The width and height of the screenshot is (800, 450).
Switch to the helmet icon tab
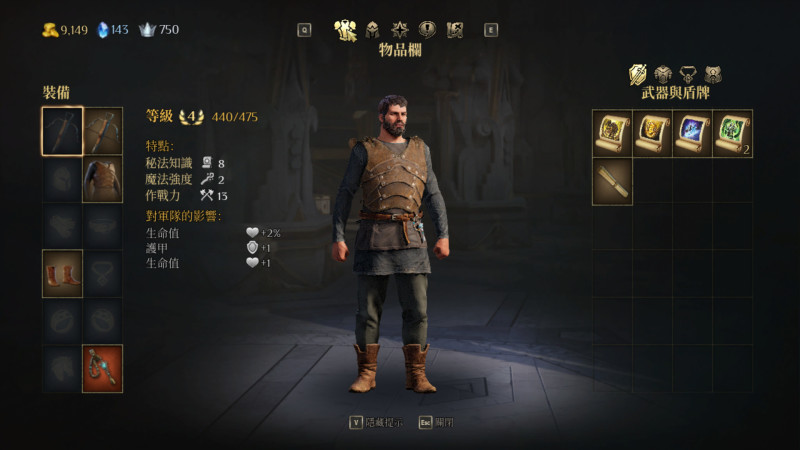click(373, 29)
